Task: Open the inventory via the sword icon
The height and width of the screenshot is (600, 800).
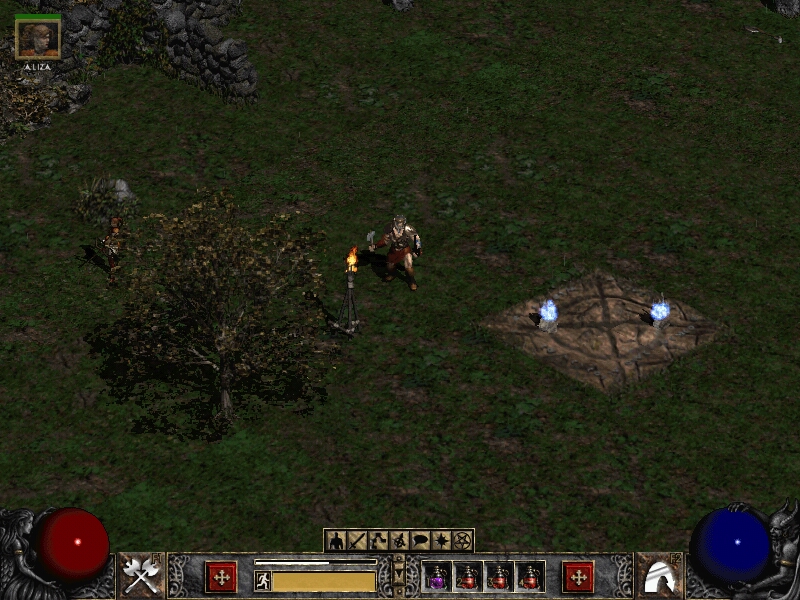Action: point(358,541)
